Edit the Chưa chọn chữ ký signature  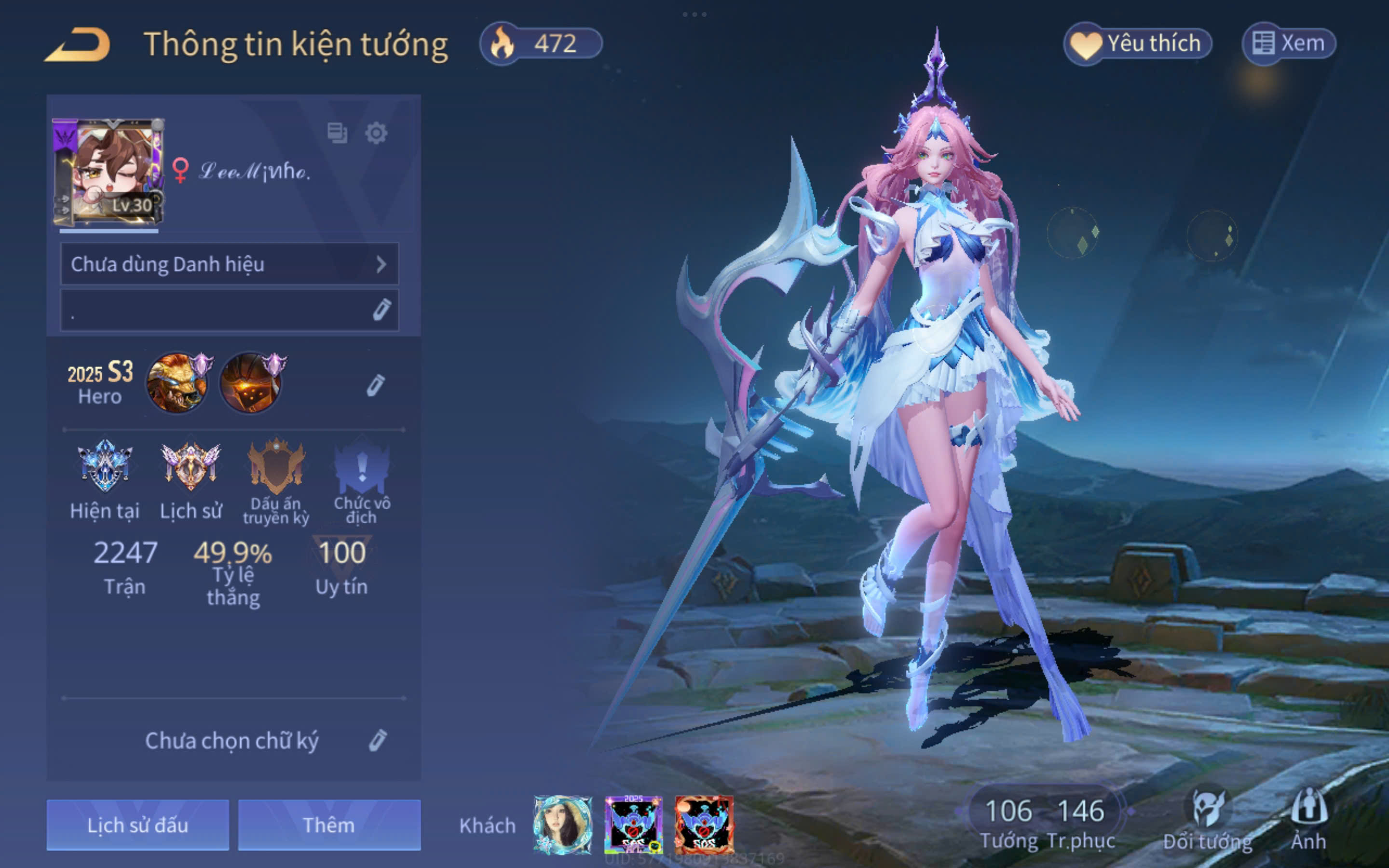(377, 741)
